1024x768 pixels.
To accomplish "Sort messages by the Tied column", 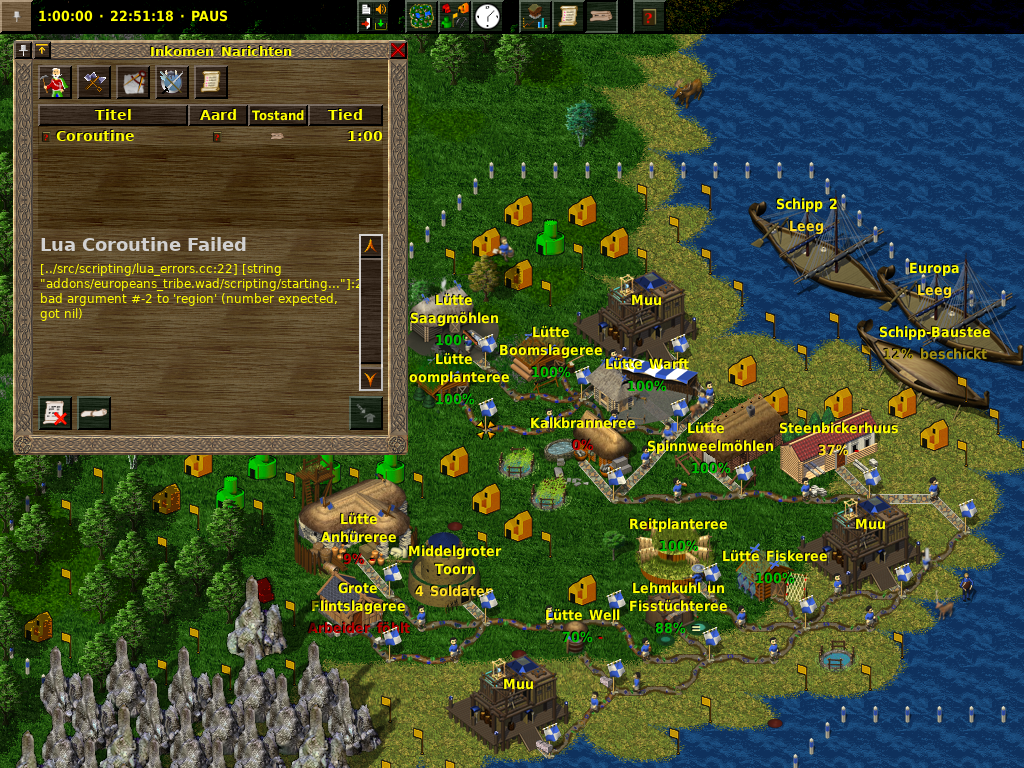I will [345, 115].
